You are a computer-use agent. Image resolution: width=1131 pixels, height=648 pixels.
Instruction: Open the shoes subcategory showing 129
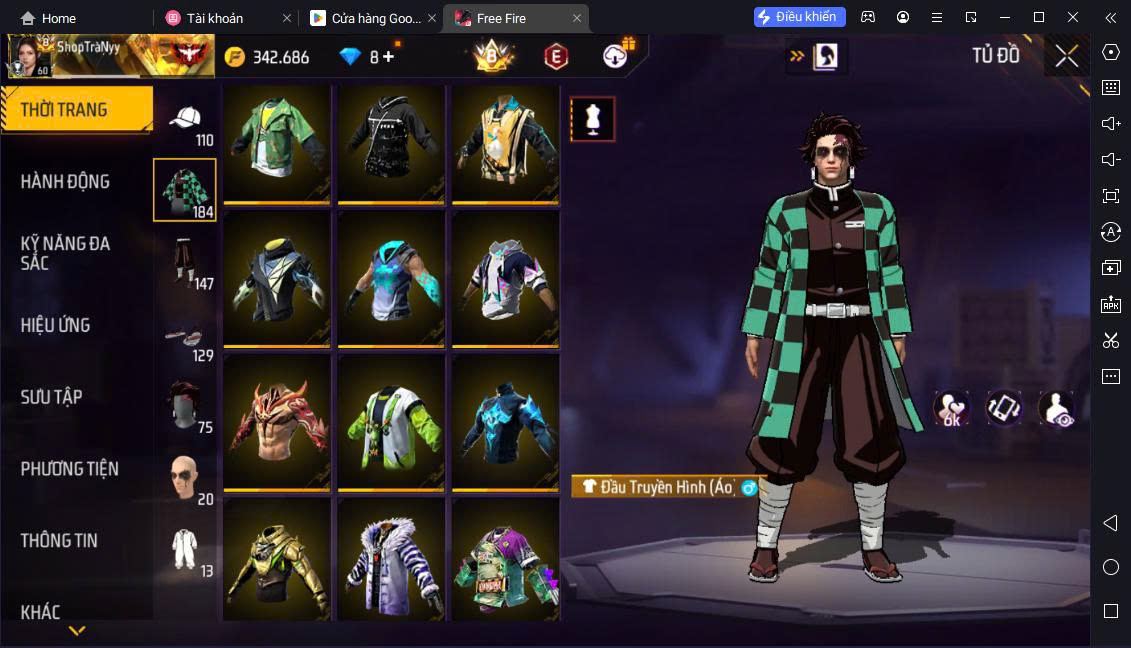click(185, 337)
